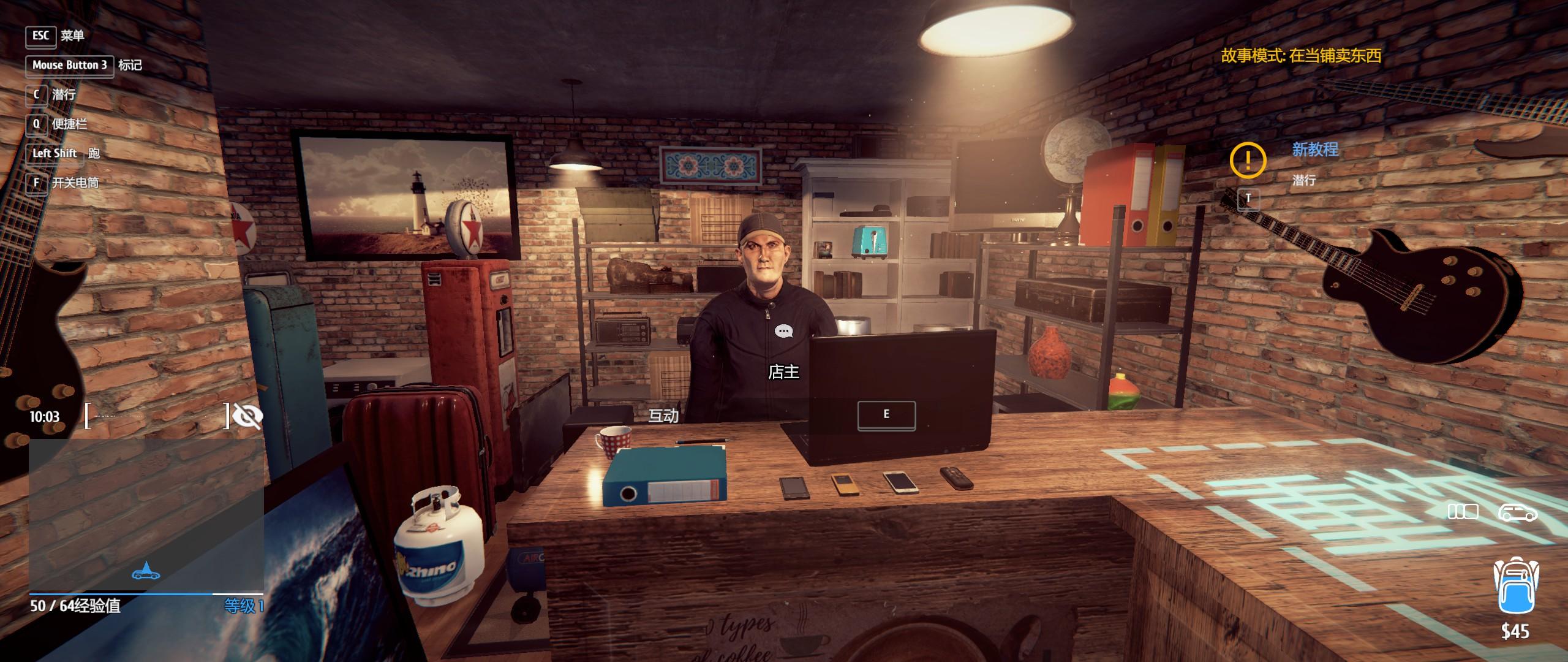The width and height of the screenshot is (1568, 662).
Task: Click the speech bubble above the shopkeeper label
Action: point(783,332)
